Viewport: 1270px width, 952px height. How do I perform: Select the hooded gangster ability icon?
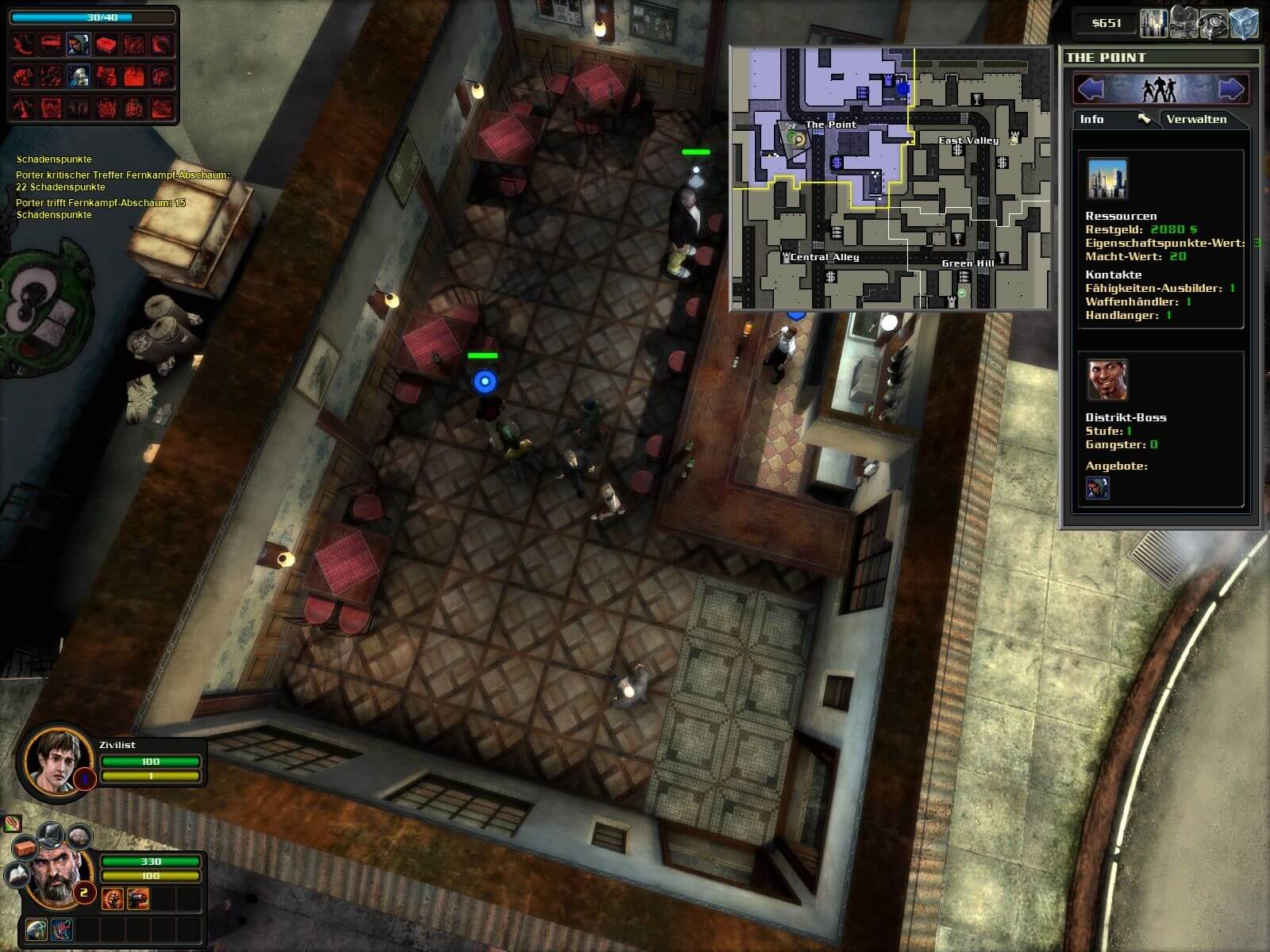[x=78, y=44]
